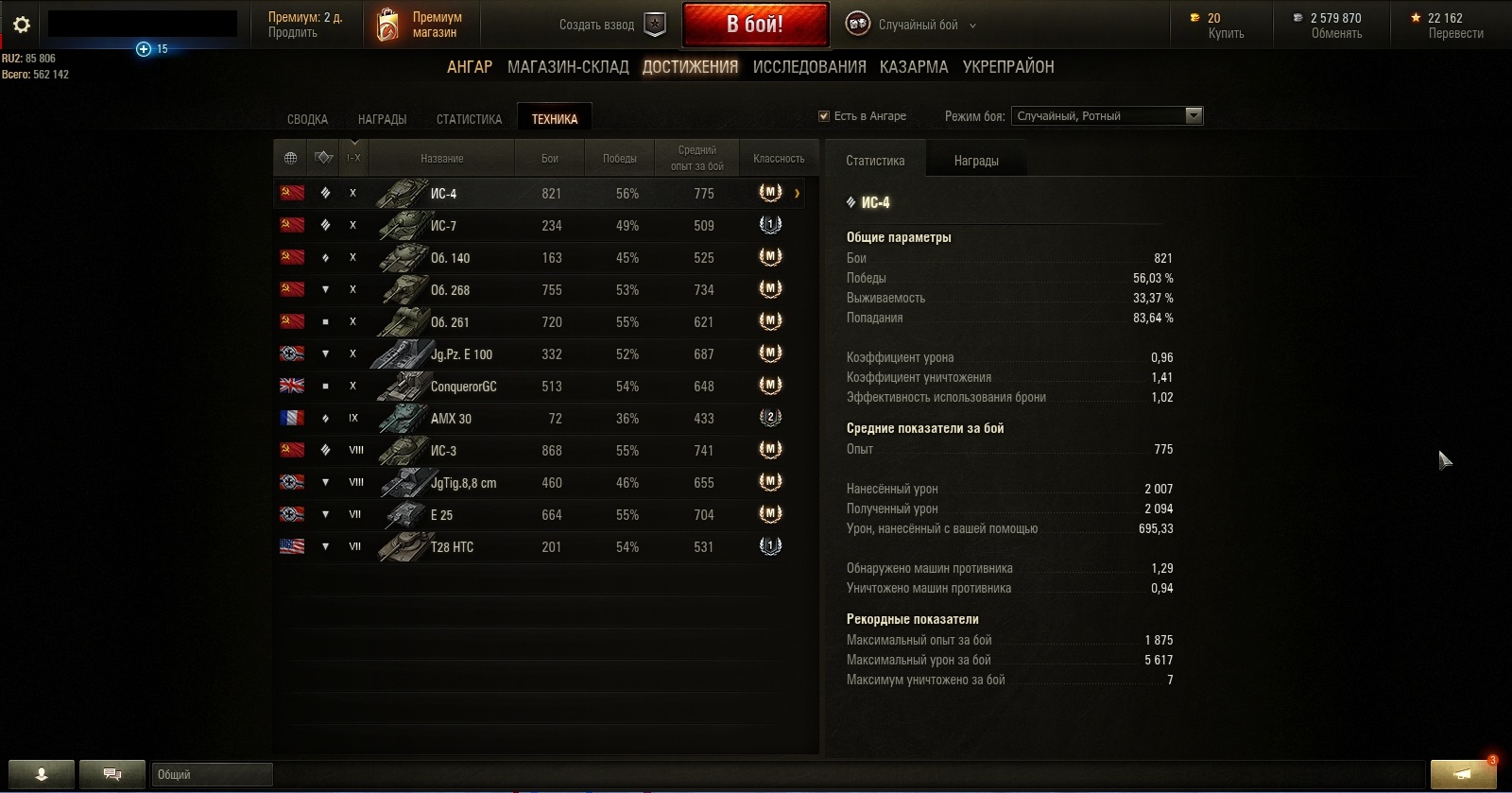Select the ИС-7 row in vehicle list

[539, 226]
